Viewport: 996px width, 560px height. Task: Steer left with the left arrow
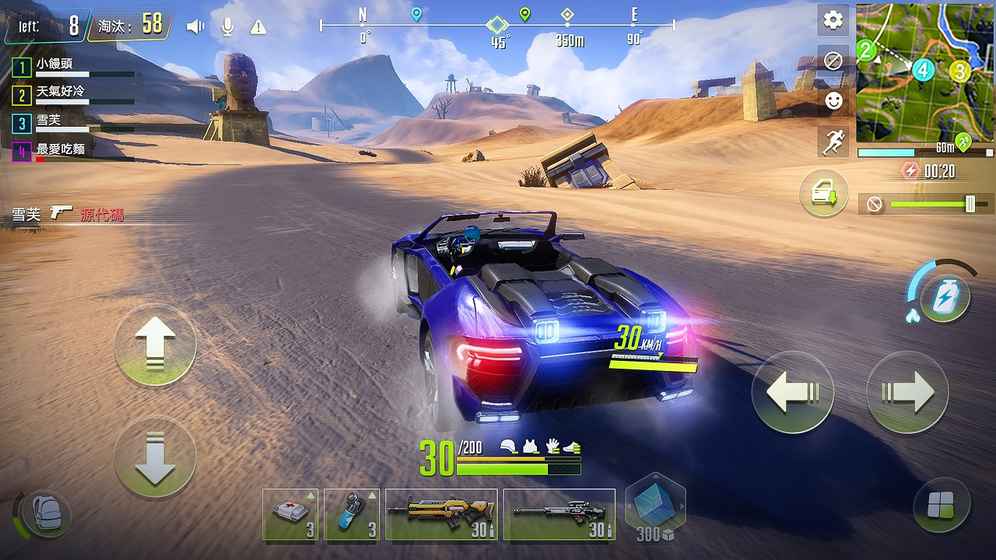coord(792,393)
